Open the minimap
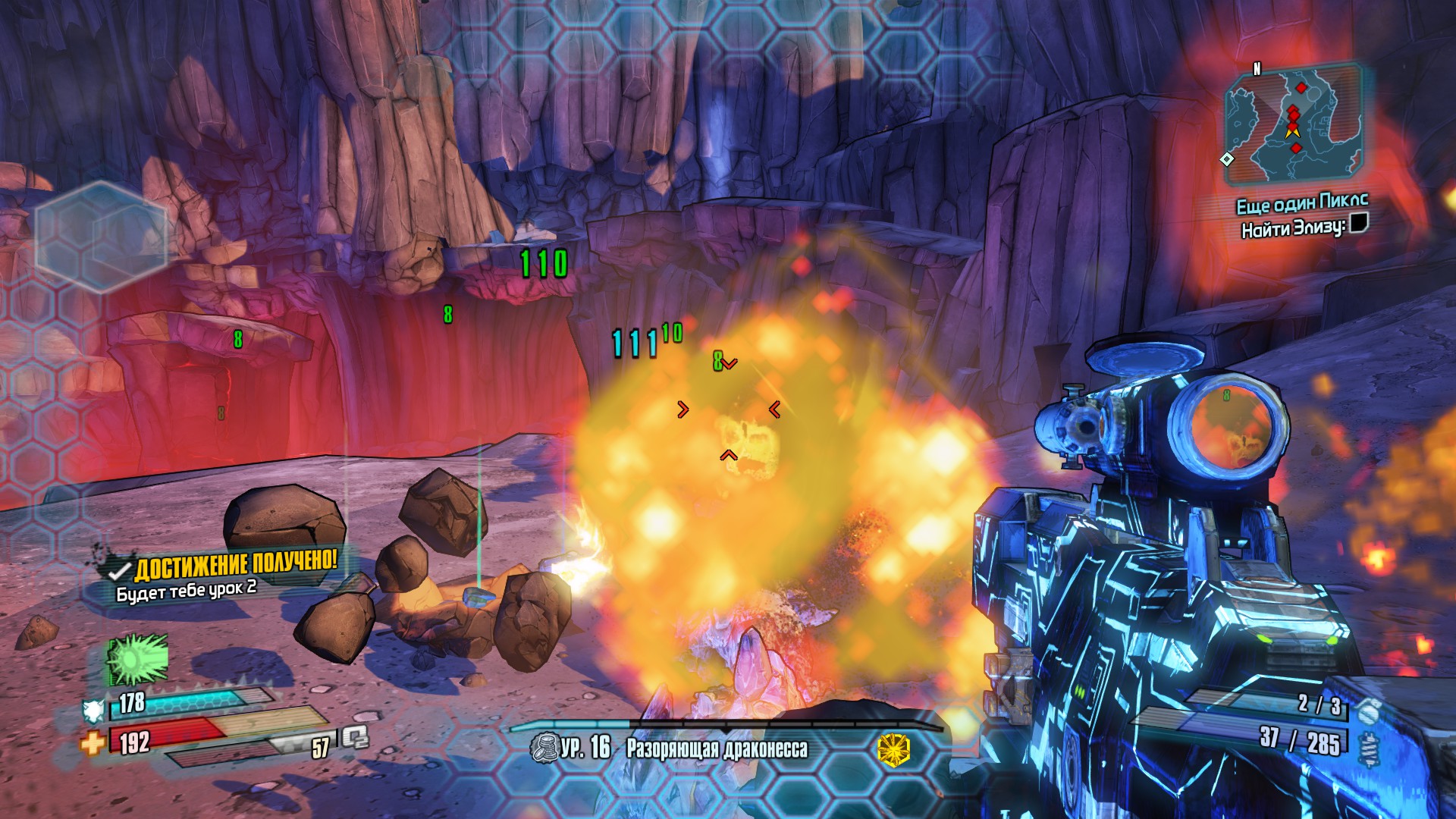 coord(1295,125)
